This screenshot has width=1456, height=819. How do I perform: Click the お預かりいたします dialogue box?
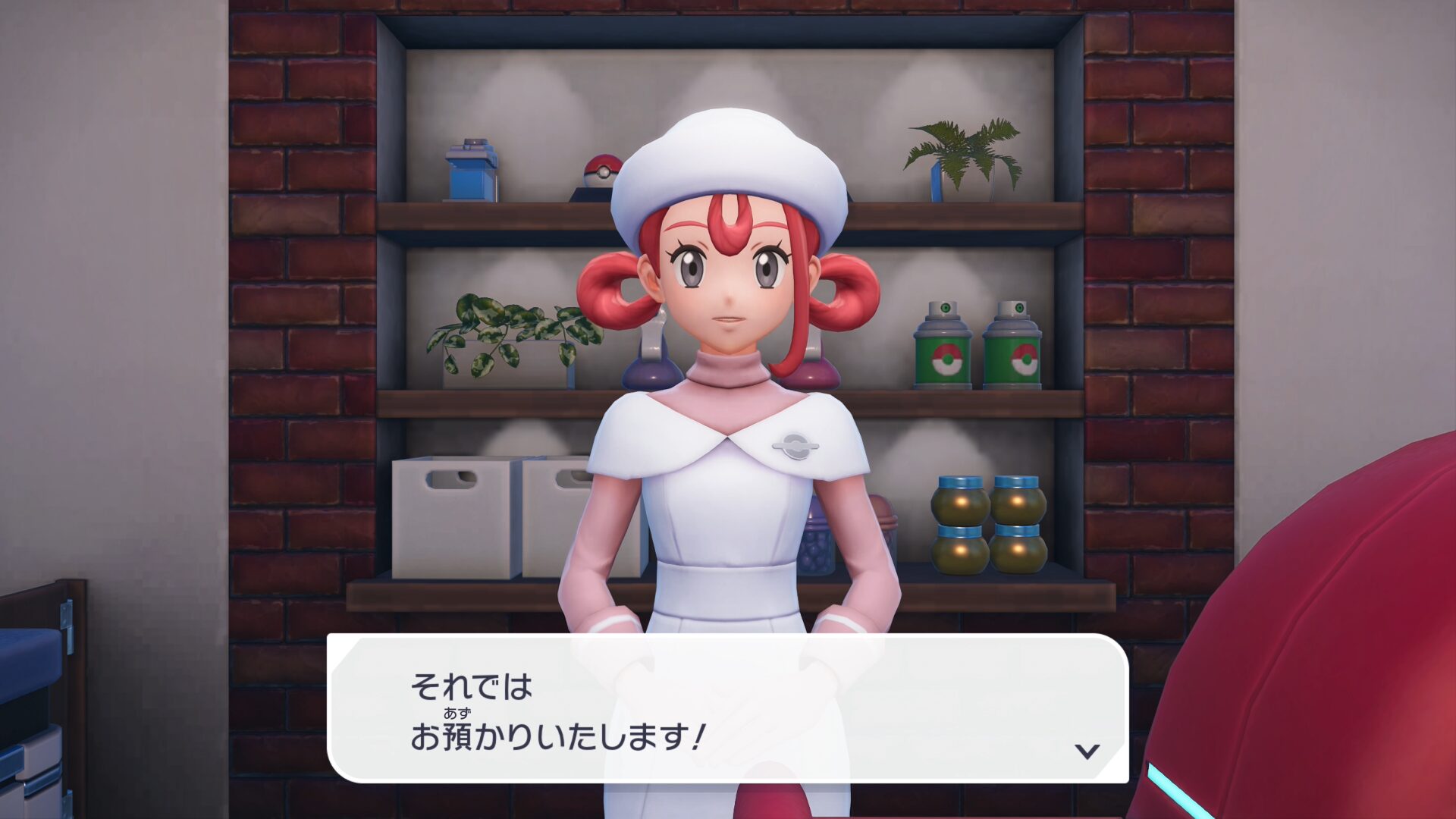(x=726, y=708)
